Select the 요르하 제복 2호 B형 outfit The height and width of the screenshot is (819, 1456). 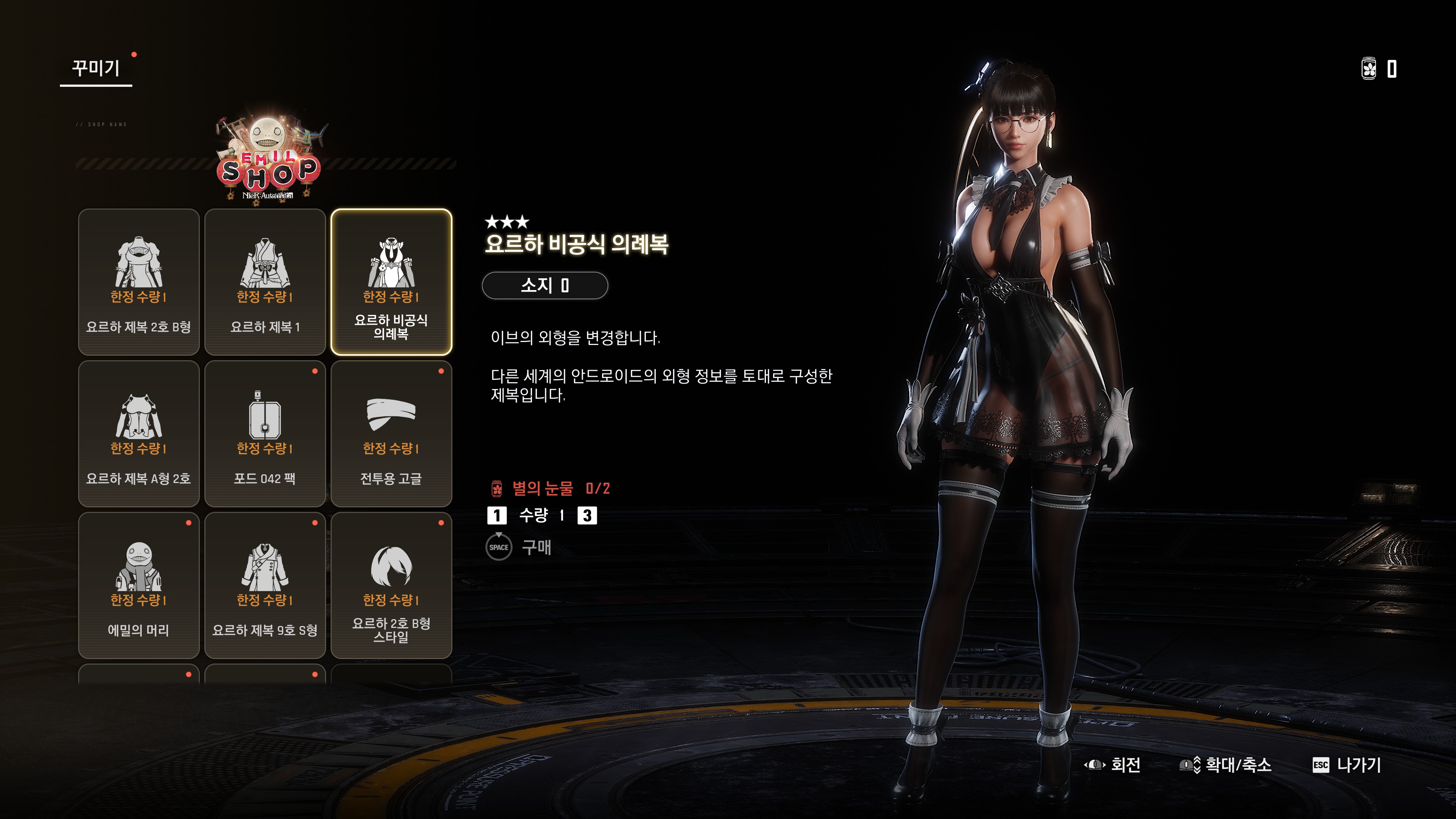pos(138,281)
